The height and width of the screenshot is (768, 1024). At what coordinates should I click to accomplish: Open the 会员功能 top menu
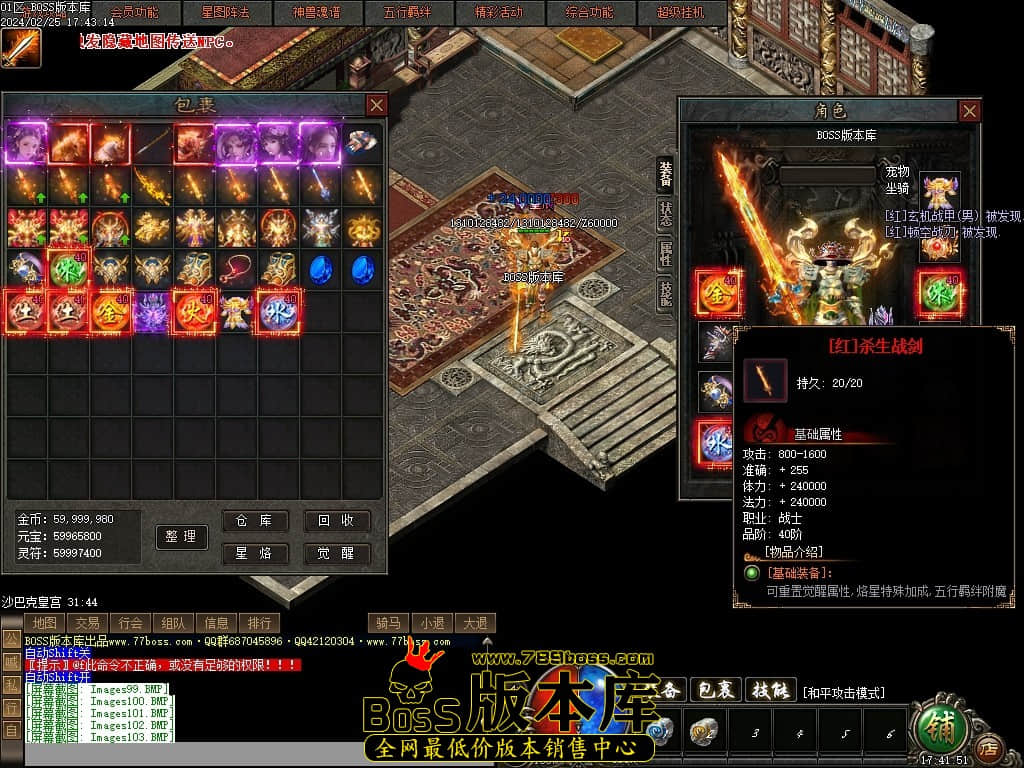coord(133,13)
